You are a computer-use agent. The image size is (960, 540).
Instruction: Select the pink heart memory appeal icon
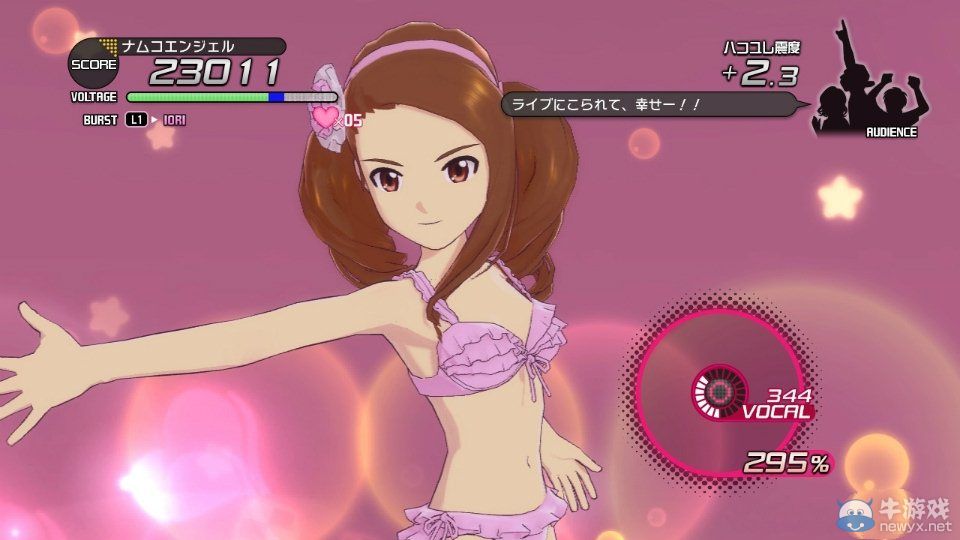click(327, 117)
